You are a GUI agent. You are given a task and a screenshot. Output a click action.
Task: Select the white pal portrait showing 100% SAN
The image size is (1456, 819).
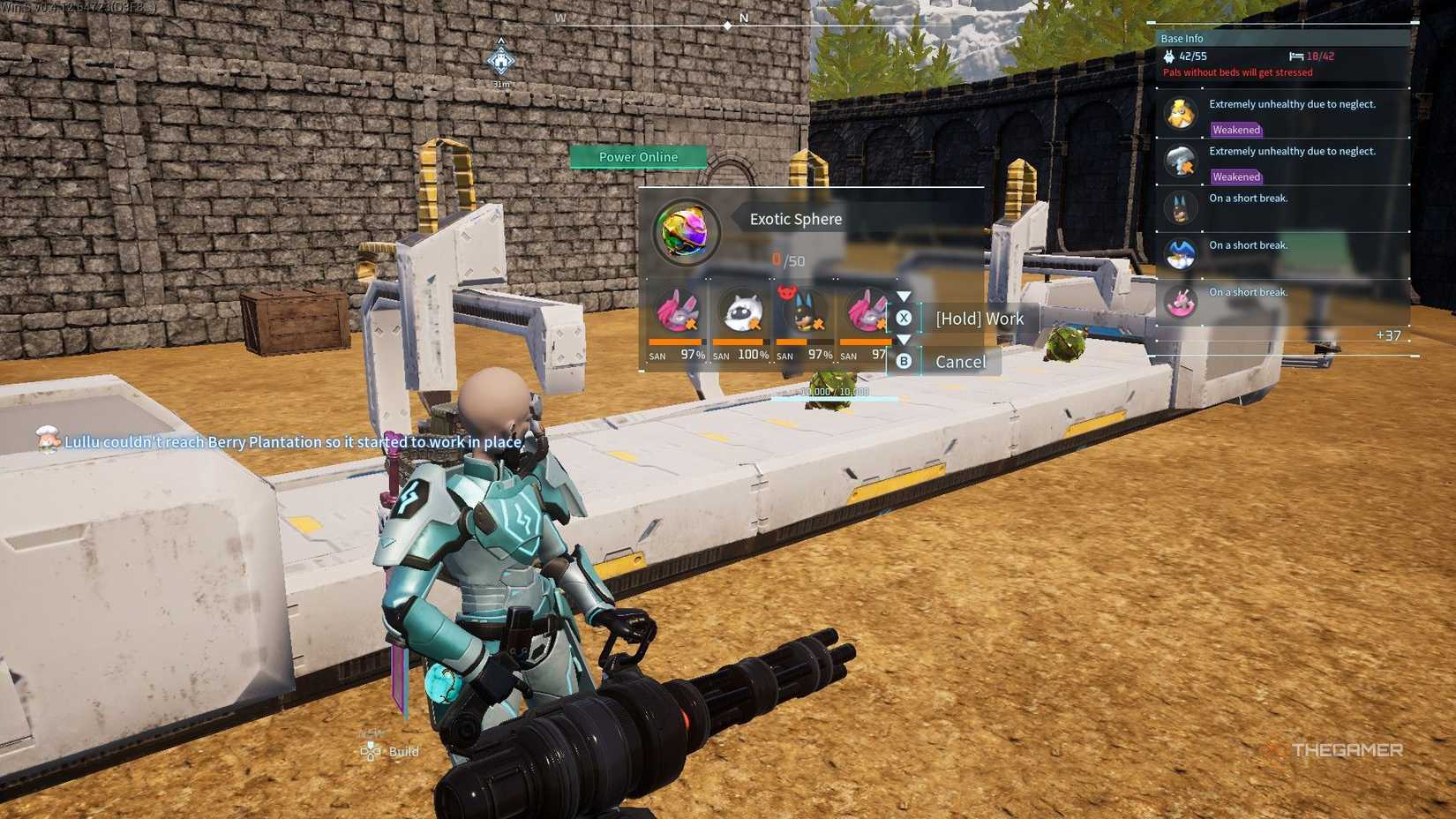[739, 313]
